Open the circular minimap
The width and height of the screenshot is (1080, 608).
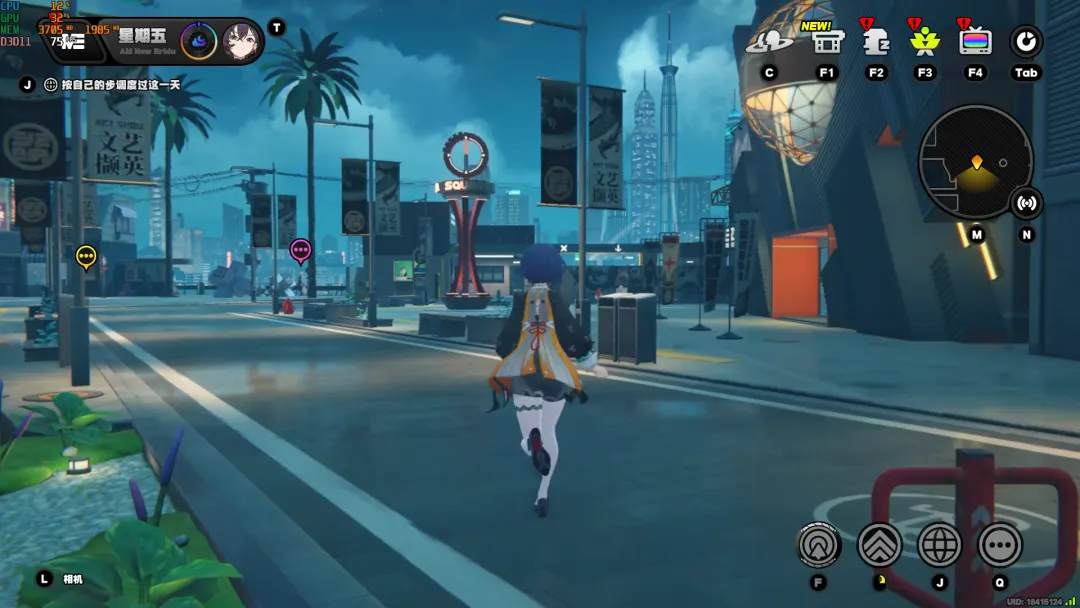pos(975,162)
